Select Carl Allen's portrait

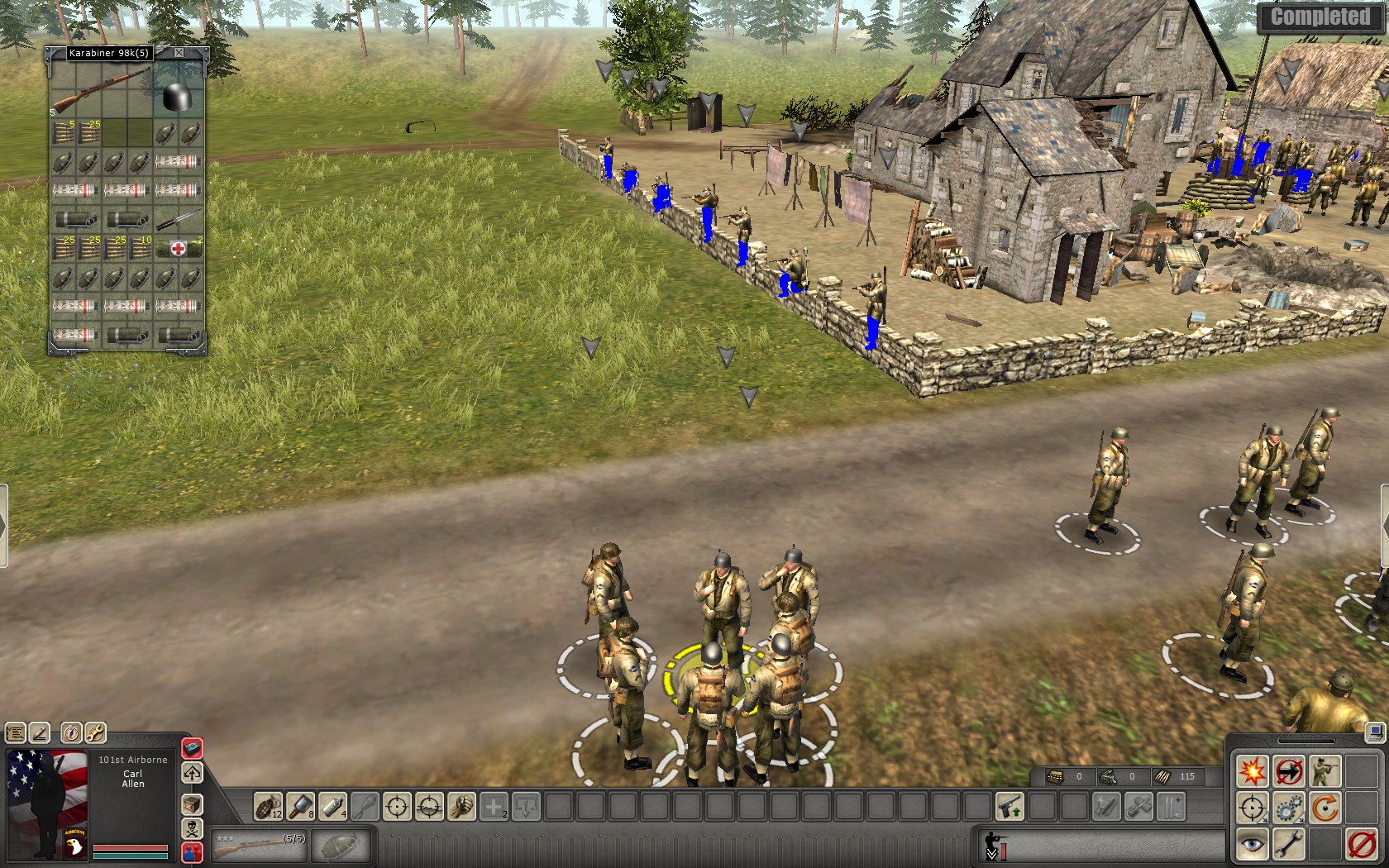click(x=47, y=804)
